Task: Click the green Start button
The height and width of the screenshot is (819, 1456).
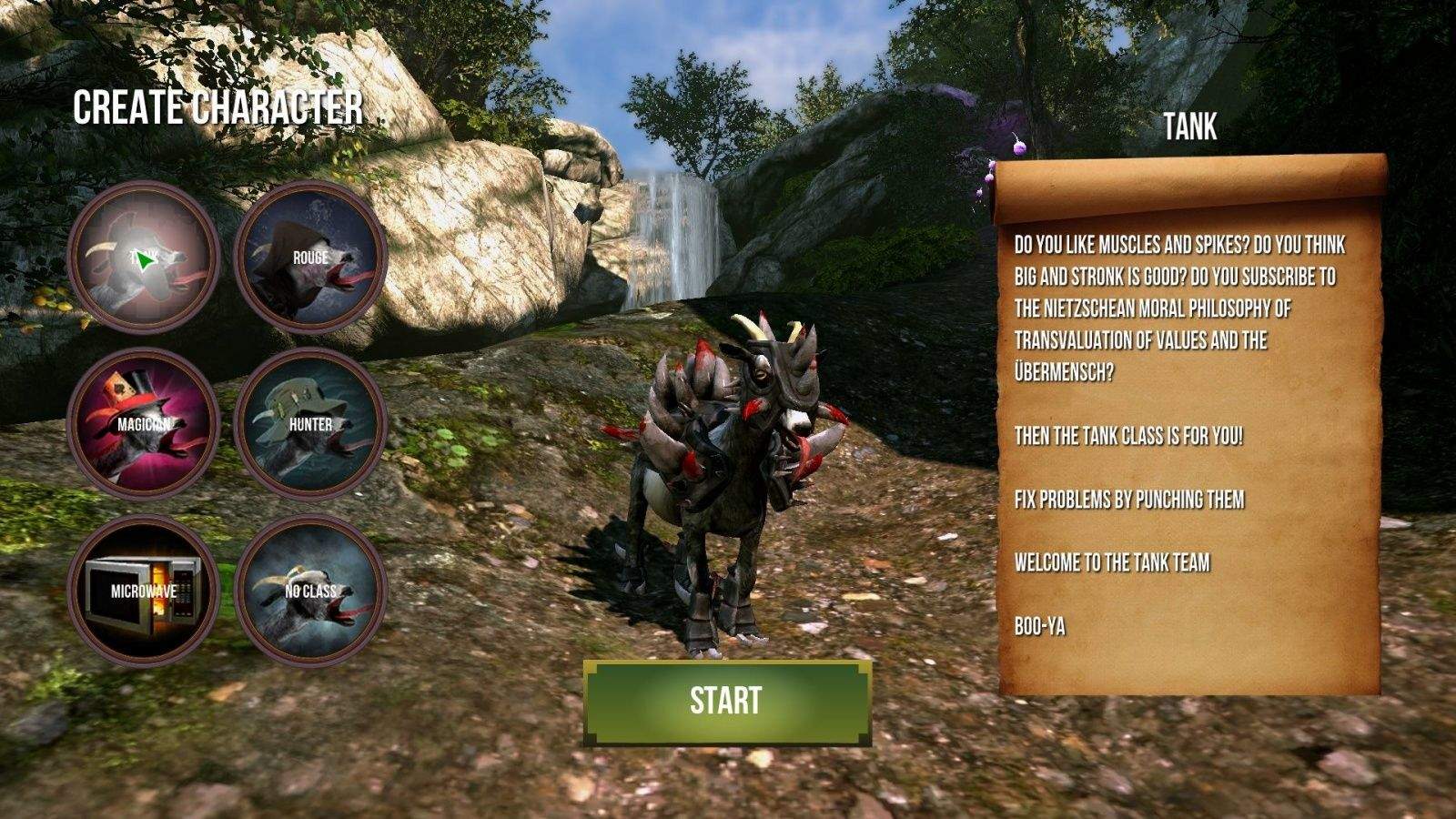Action: tap(726, 701)
